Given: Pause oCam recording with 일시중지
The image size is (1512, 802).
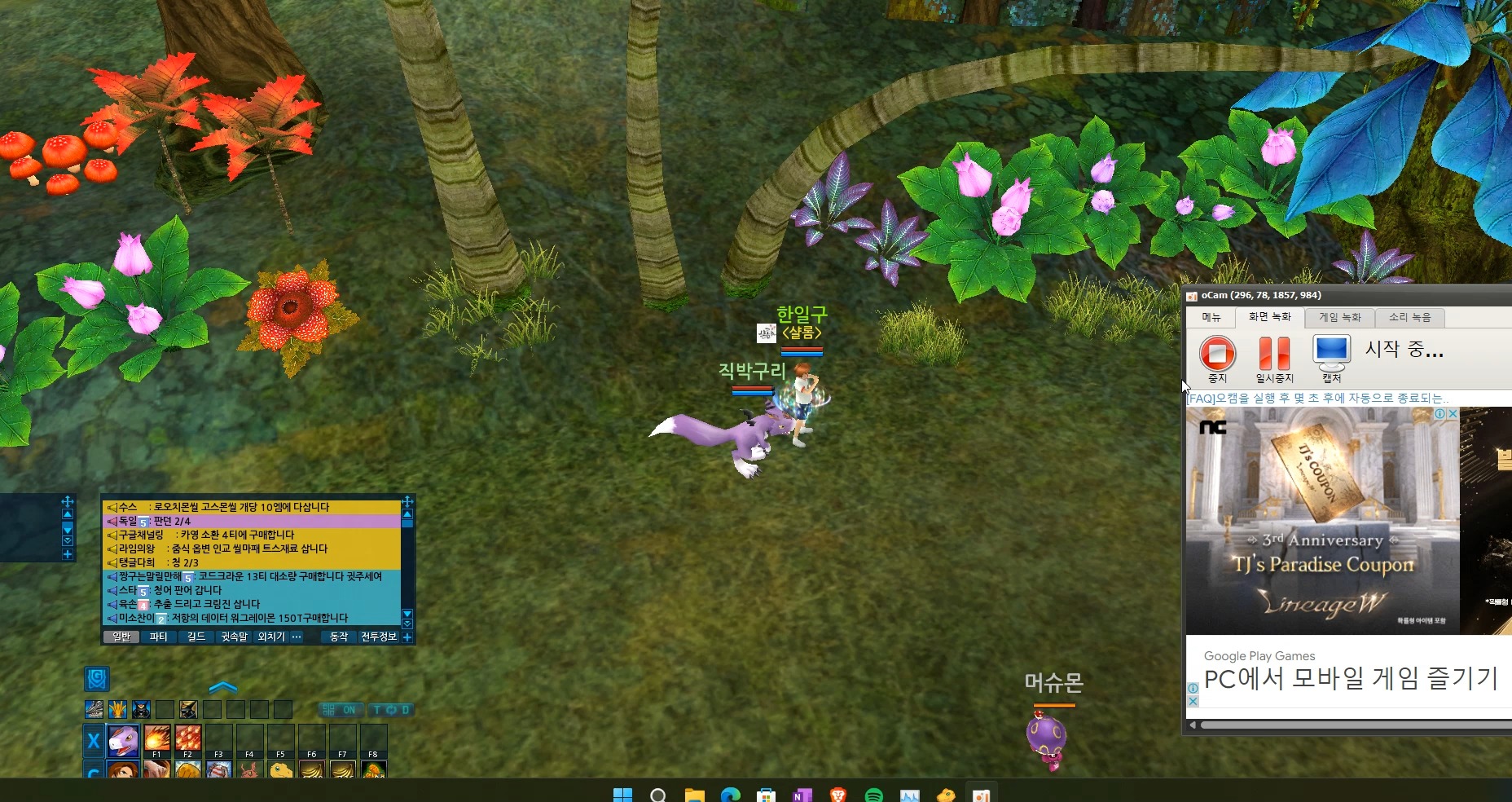Looking at the screenshot, I should coord(1274,355).
